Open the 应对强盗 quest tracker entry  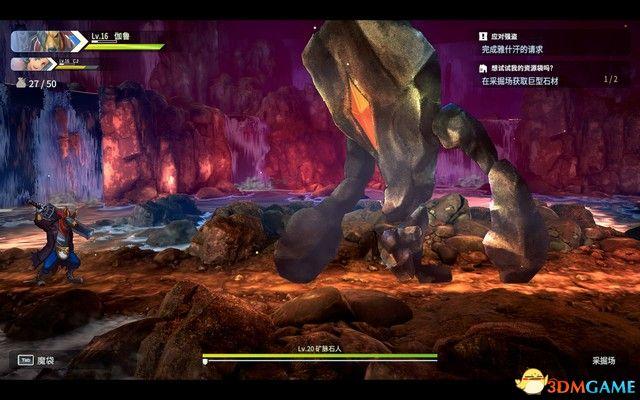[530, 42]
